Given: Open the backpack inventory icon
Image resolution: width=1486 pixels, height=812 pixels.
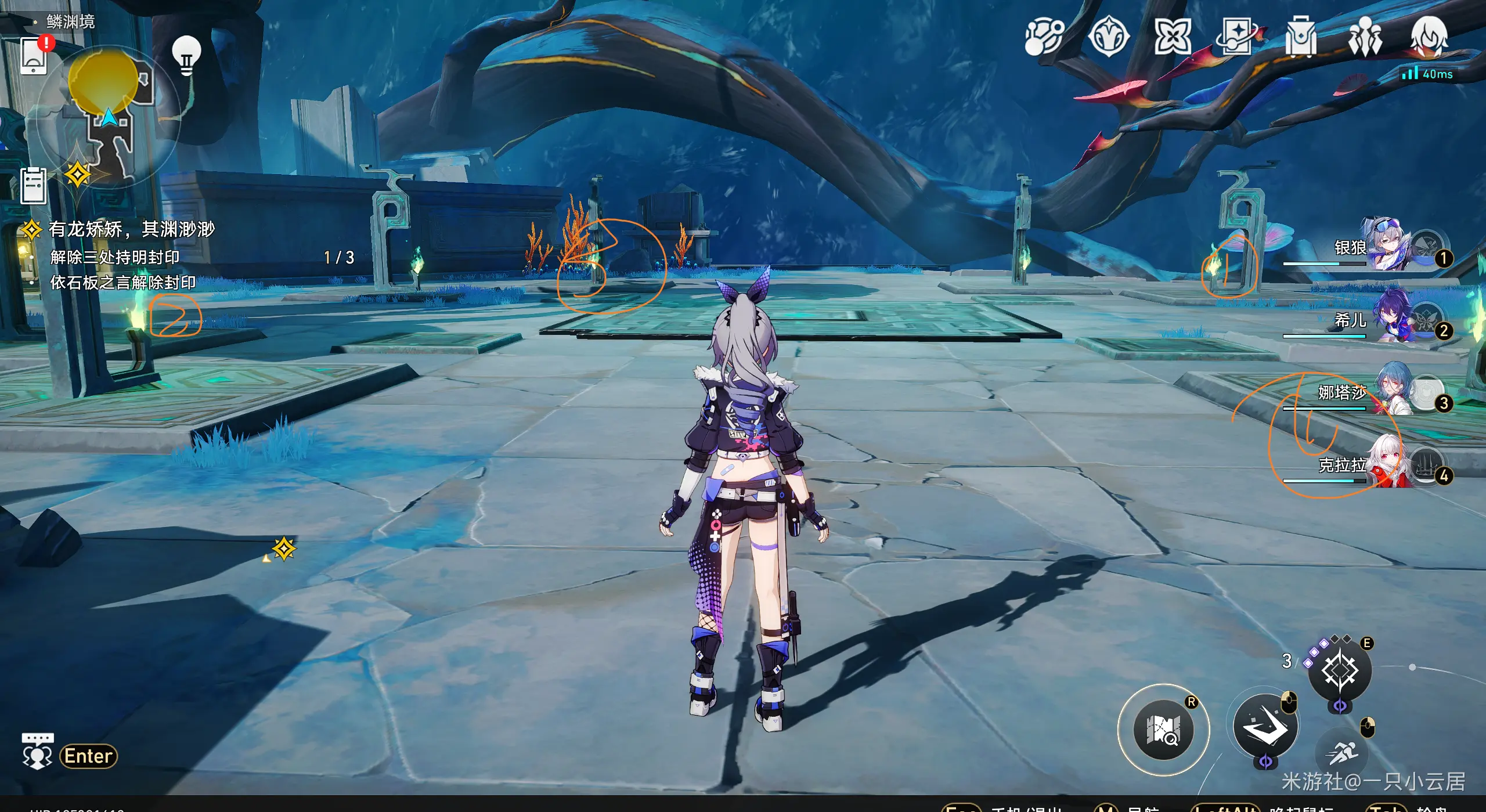Looking at the screenshot, I should coord(1301,37).
